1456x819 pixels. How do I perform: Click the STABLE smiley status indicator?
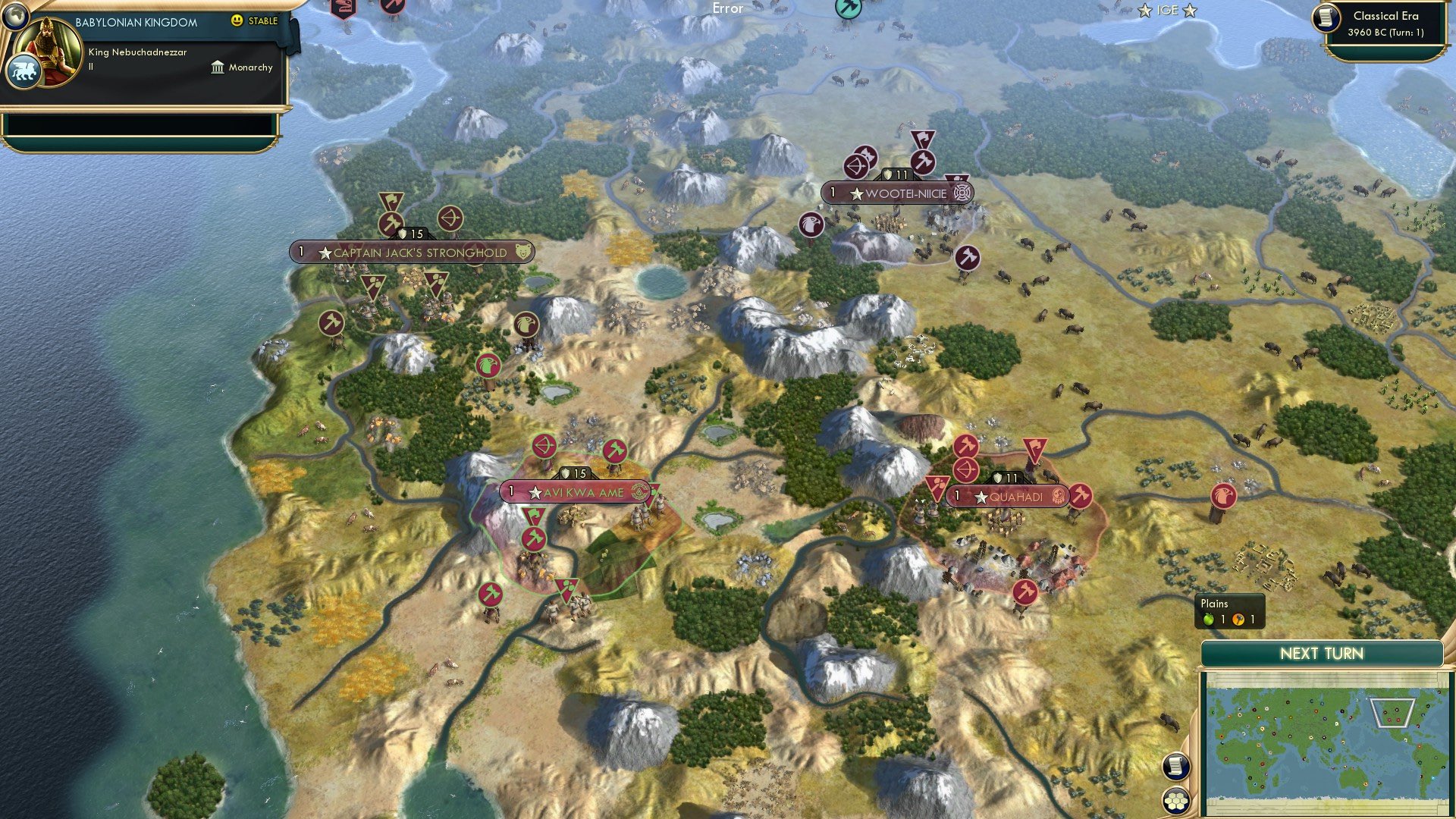238,21
